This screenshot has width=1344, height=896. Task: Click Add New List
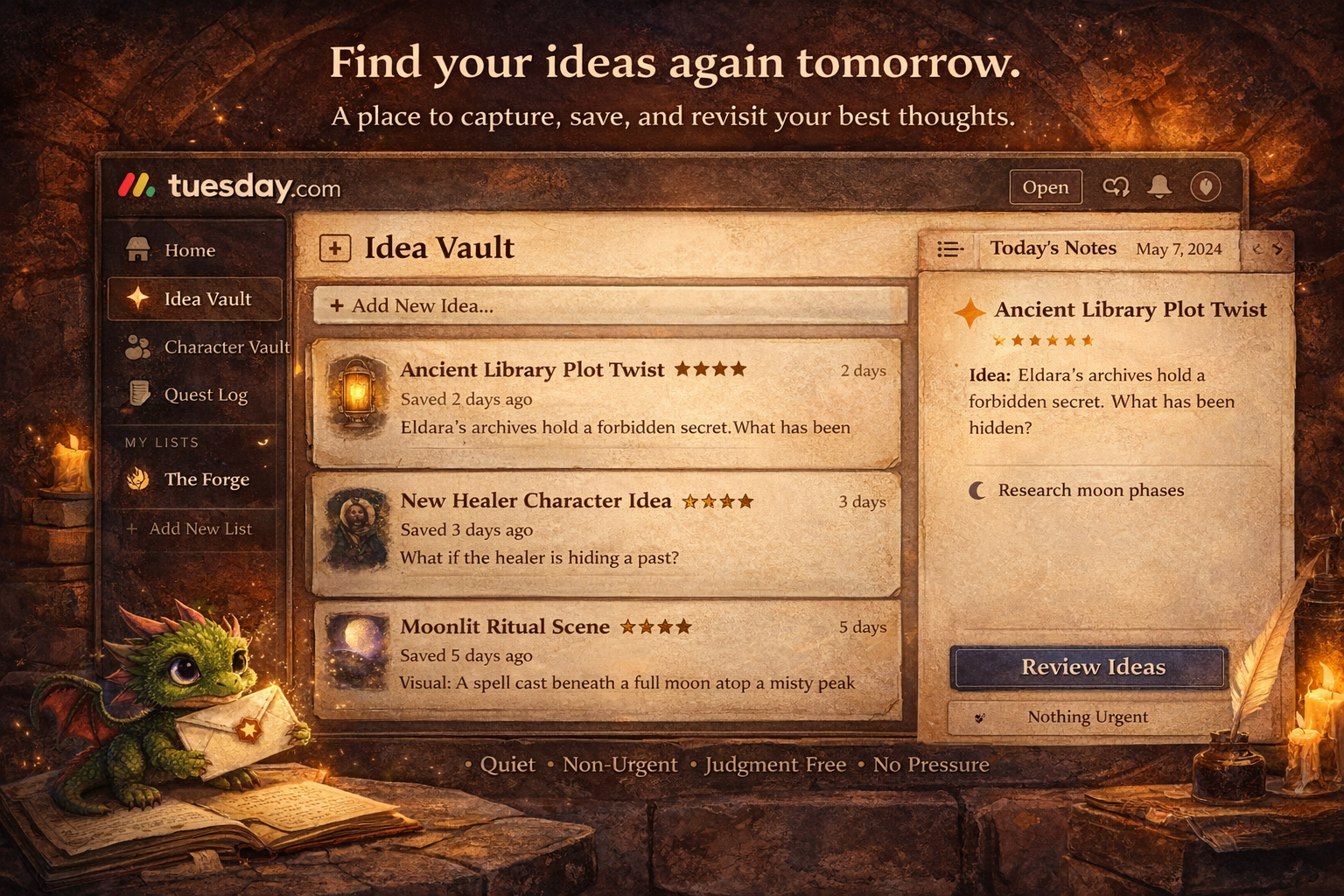(199, 528)
